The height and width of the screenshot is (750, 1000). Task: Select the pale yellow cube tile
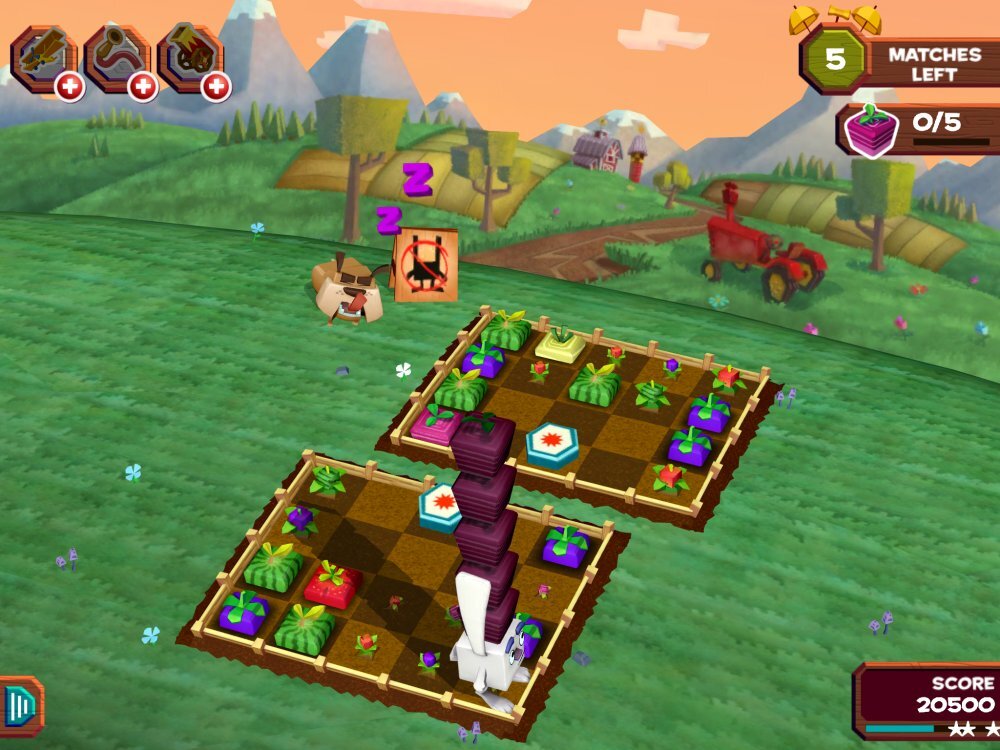tap(561, 345)
